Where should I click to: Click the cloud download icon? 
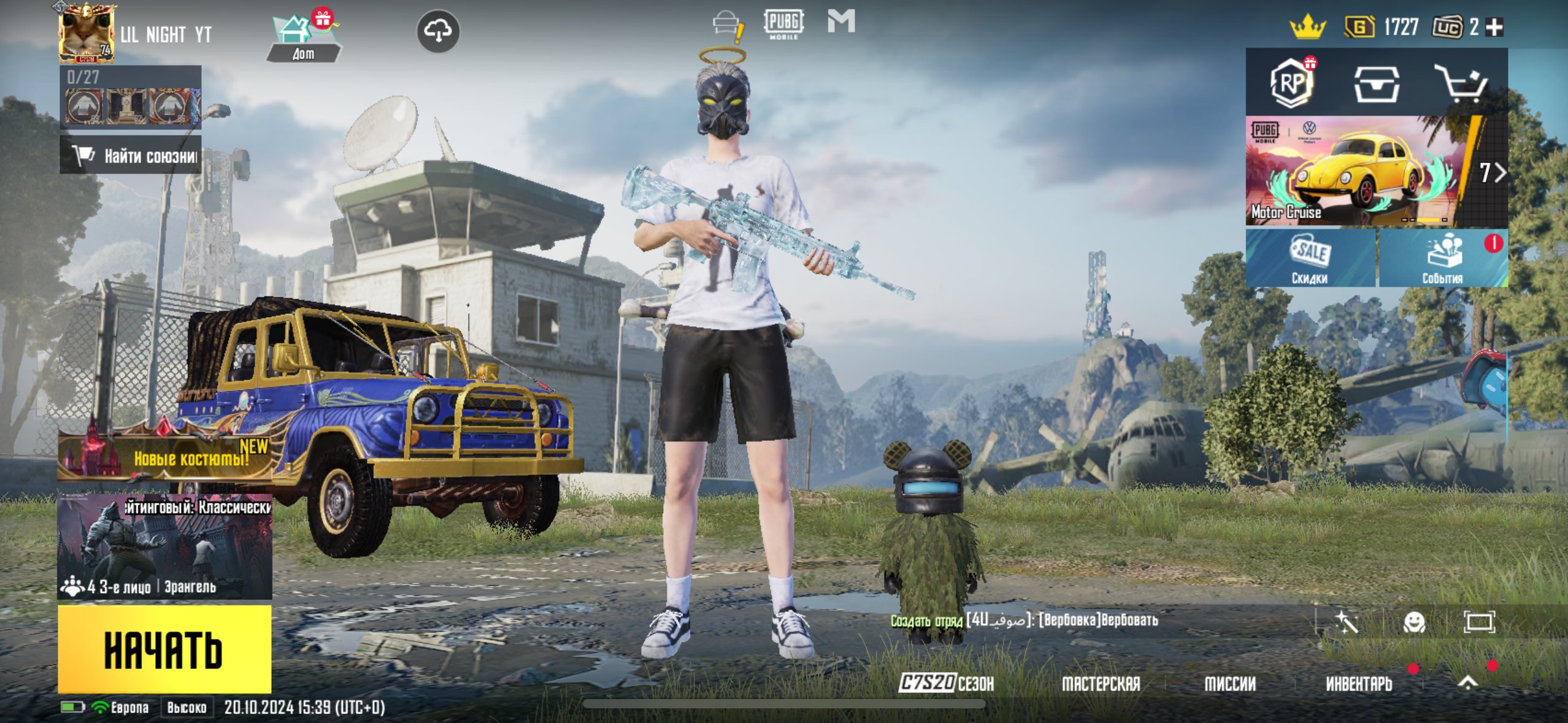[x=438, y=31]
